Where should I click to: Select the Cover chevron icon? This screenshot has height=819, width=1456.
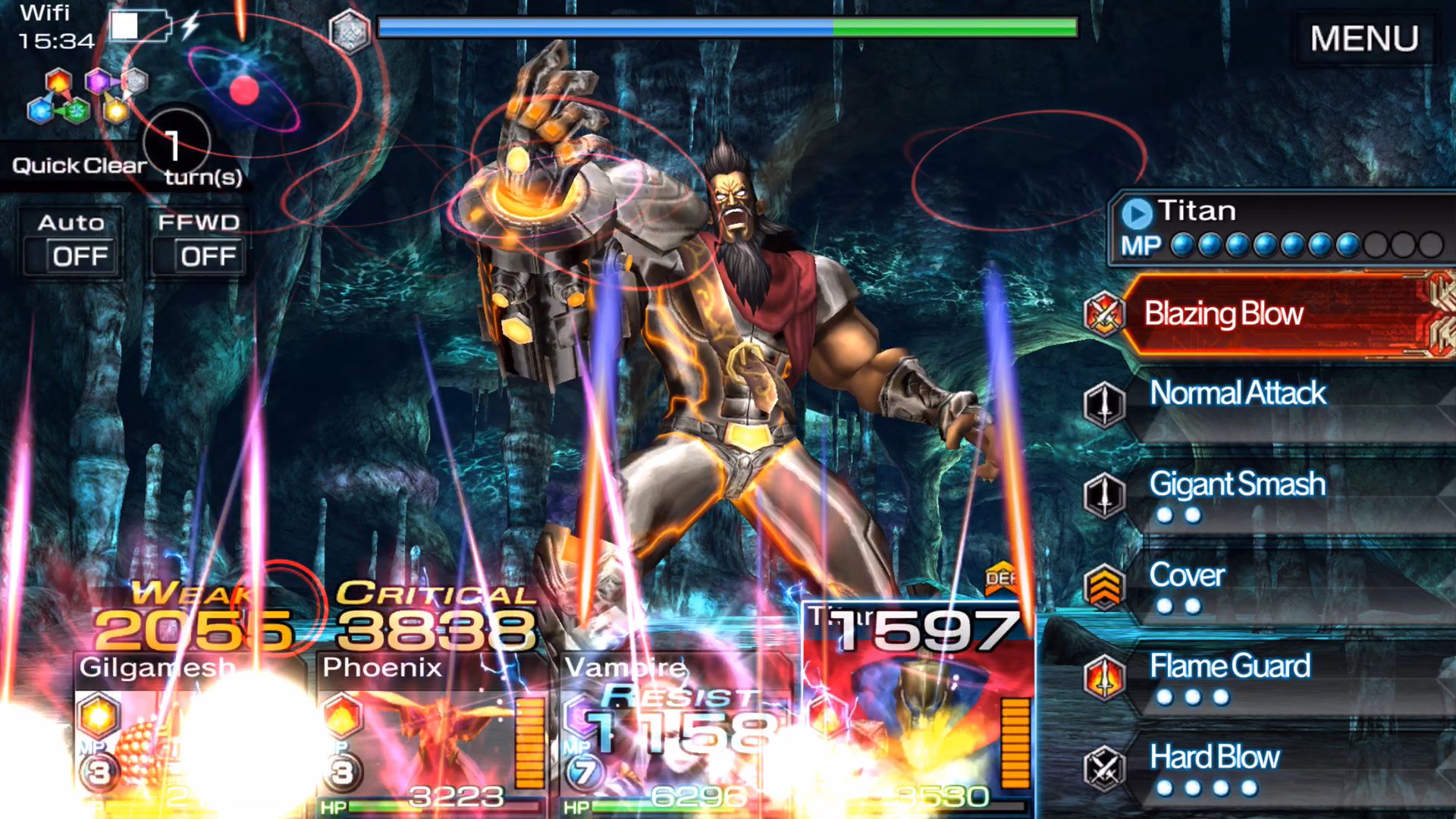click(x=1106, y=585)
